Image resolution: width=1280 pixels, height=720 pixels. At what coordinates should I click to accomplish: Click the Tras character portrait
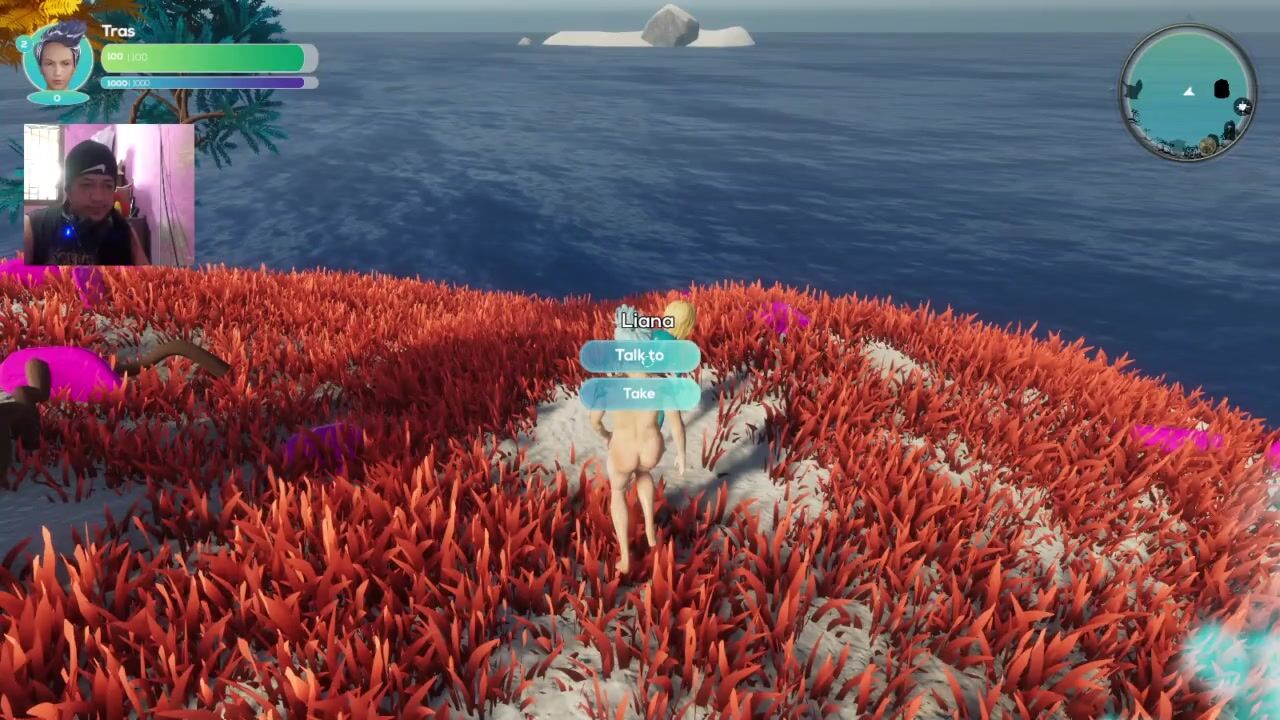point(58,60)
